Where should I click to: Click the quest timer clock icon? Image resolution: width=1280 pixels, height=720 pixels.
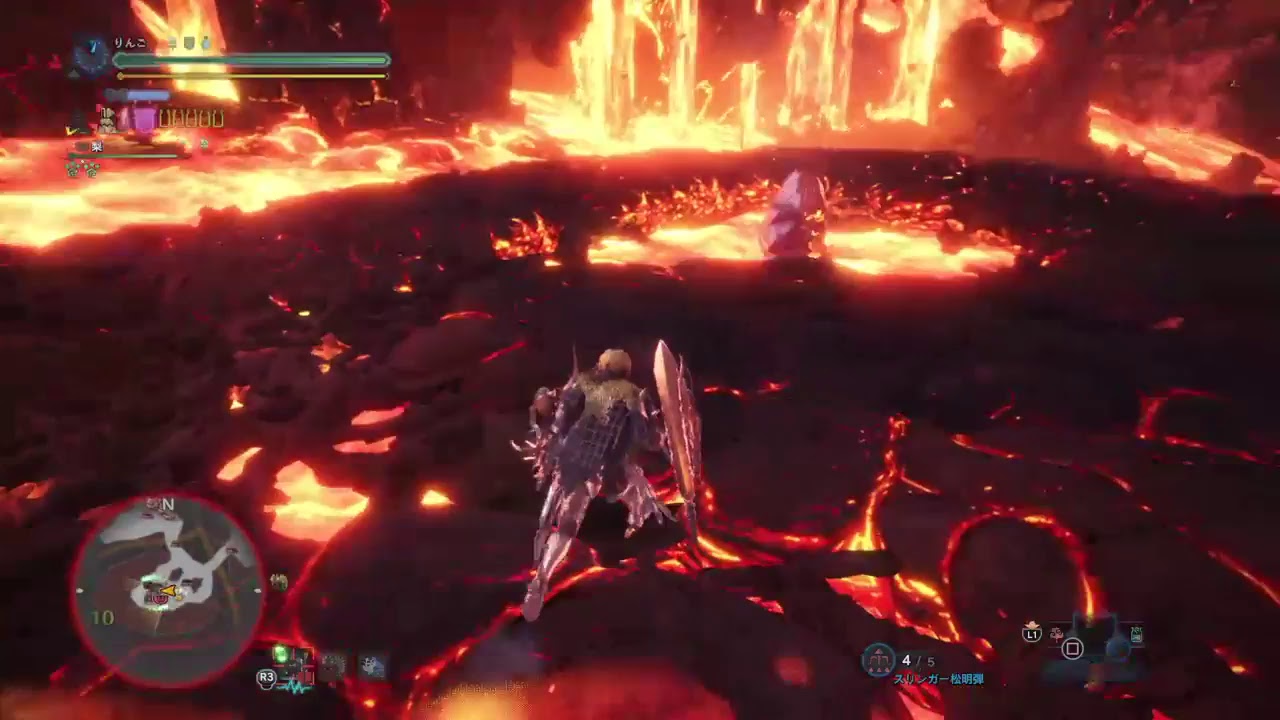click(x=90, y=55)
